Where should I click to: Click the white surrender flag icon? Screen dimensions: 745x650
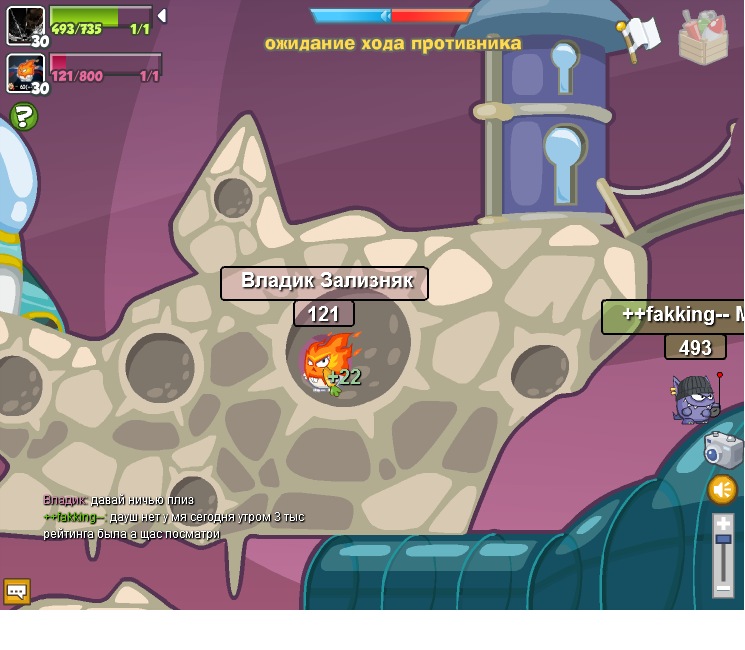click(639, 38)
